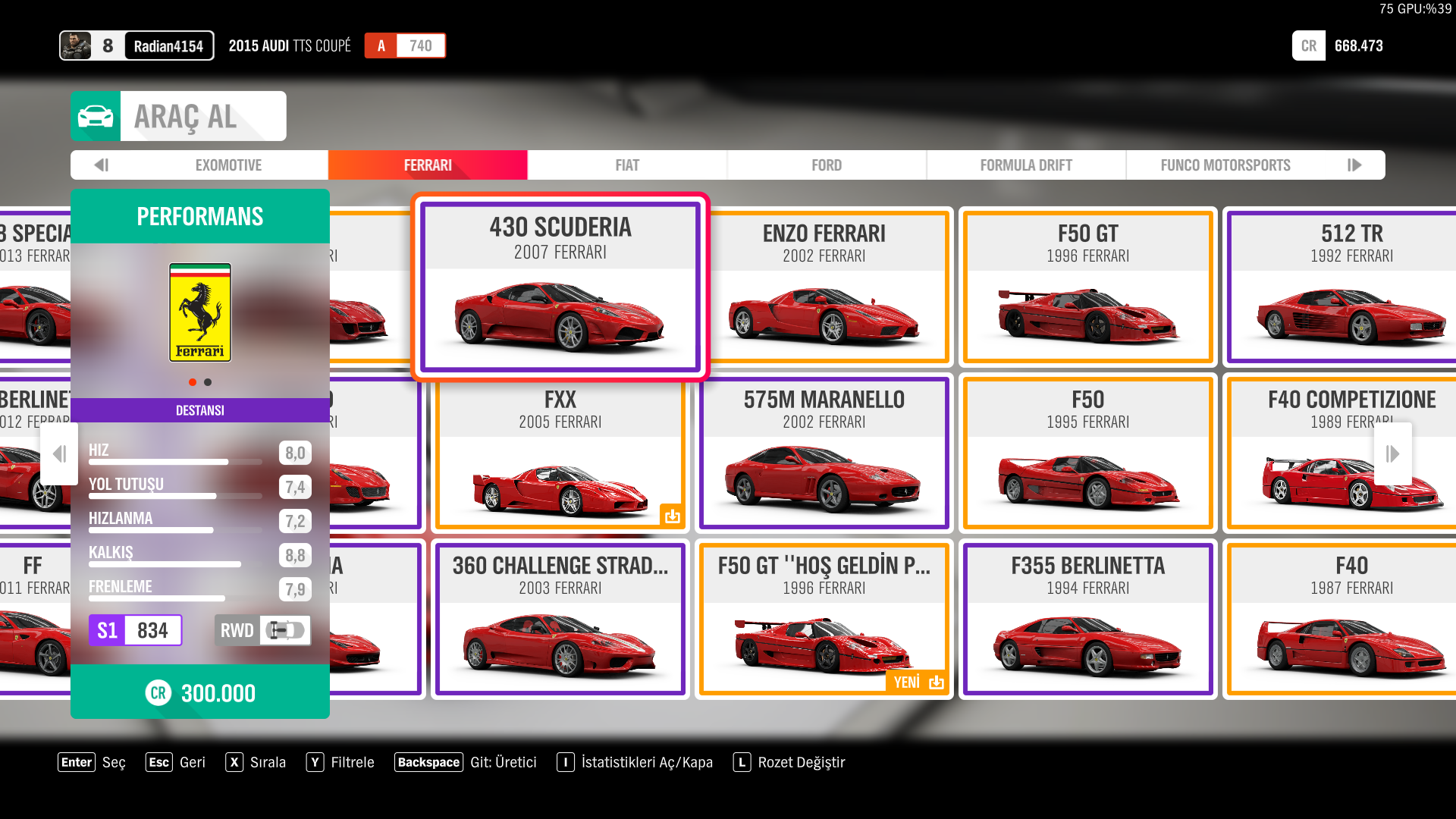Select the 512 TR 1992 tile
Screen dimensions: 1456x819
point(1351,287)
